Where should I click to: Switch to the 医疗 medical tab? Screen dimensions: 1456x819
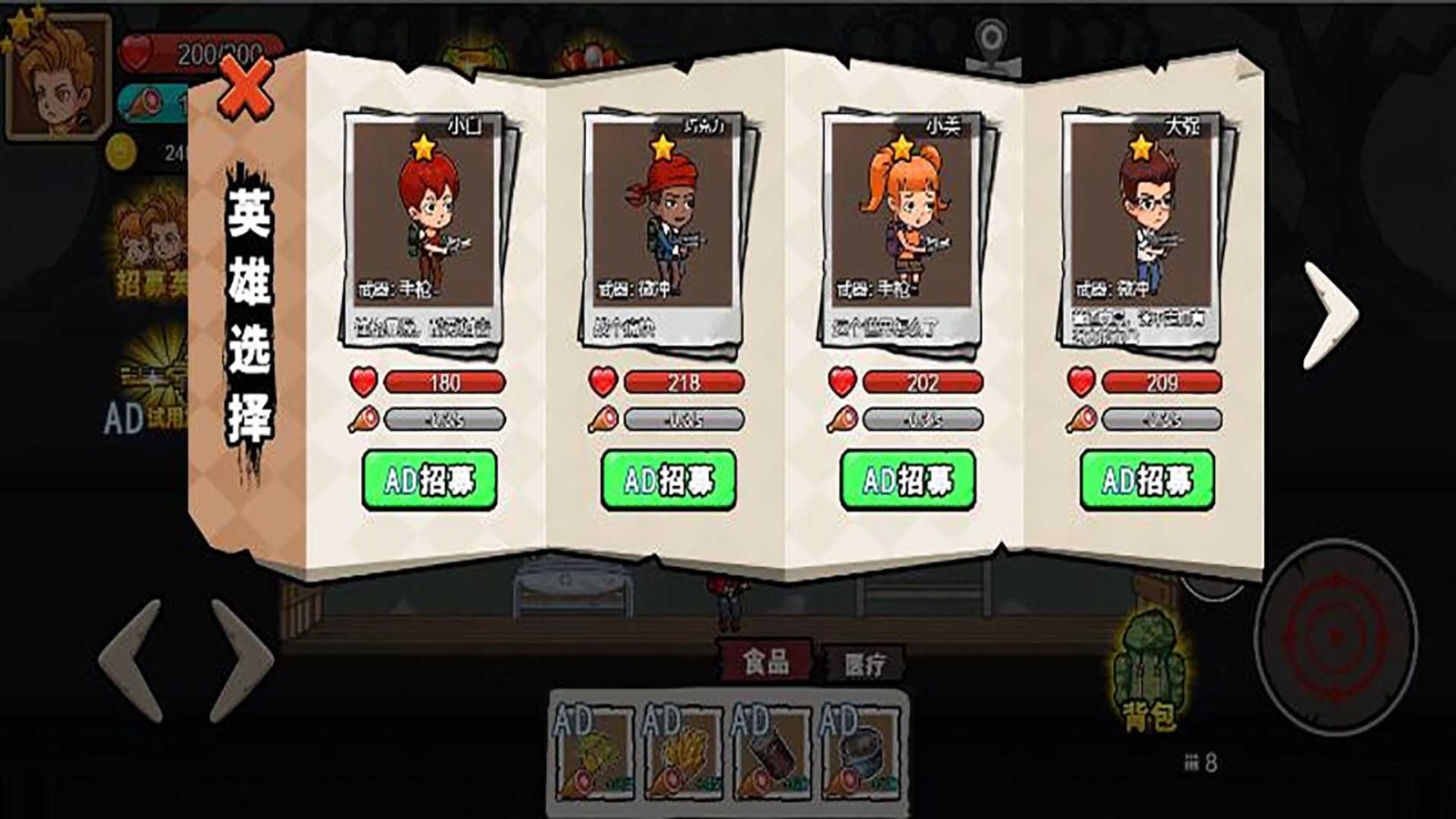click(864, 665)
